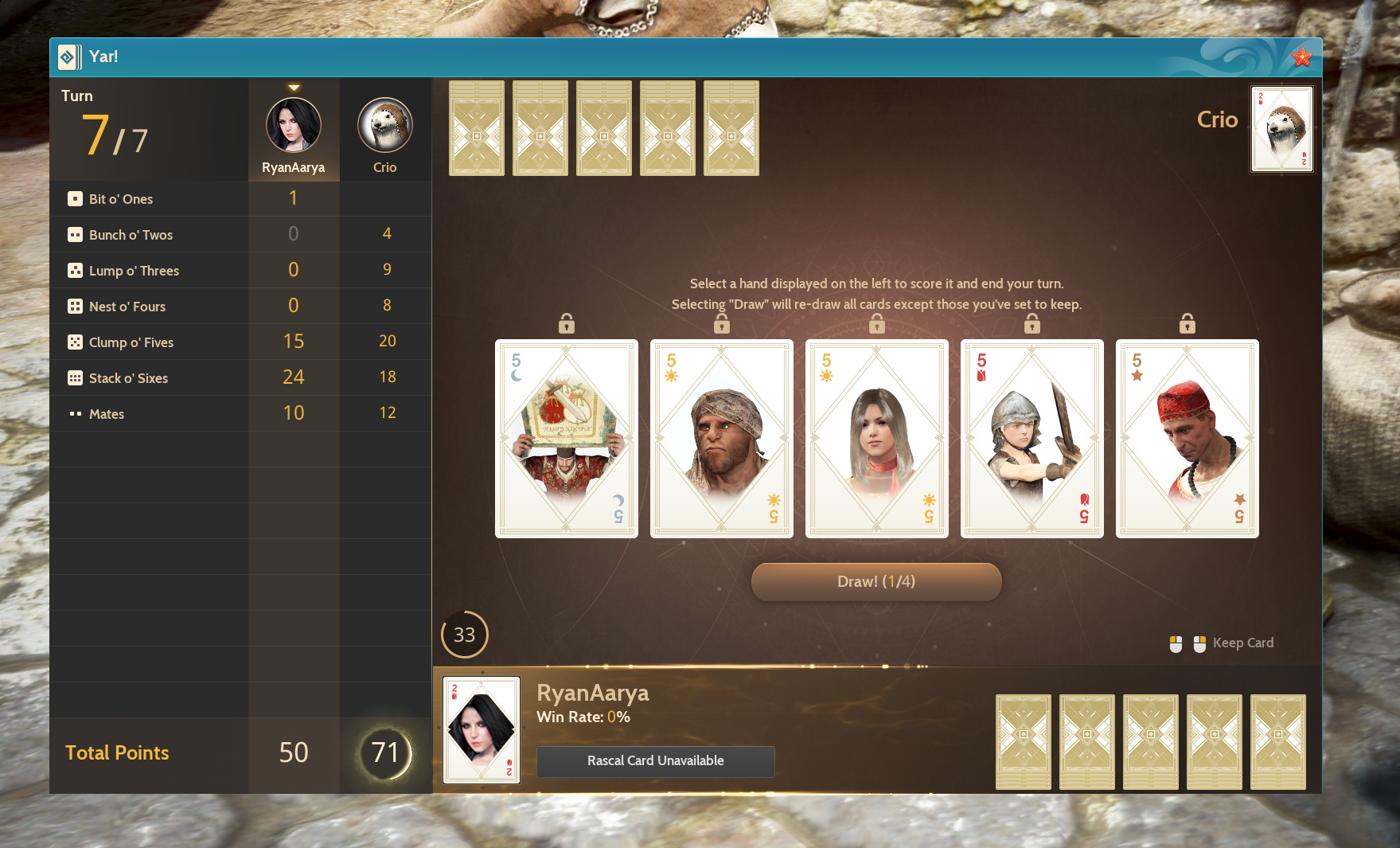Screen dimensions: 1400x848
Task: Click the Bunch o' Twos dice icon
Action: coord(74,234)
